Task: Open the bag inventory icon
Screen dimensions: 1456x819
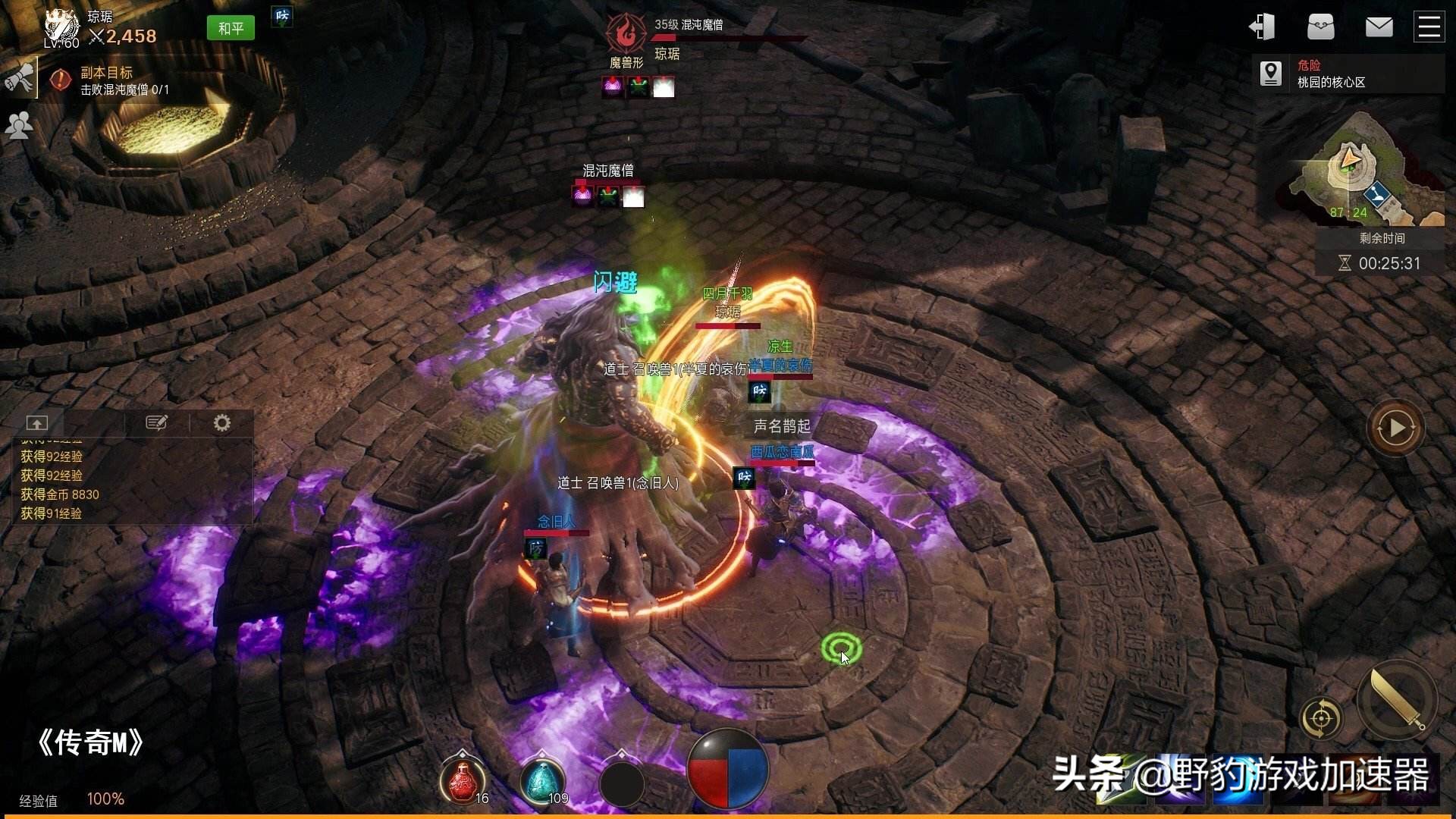Action: 1320,27
